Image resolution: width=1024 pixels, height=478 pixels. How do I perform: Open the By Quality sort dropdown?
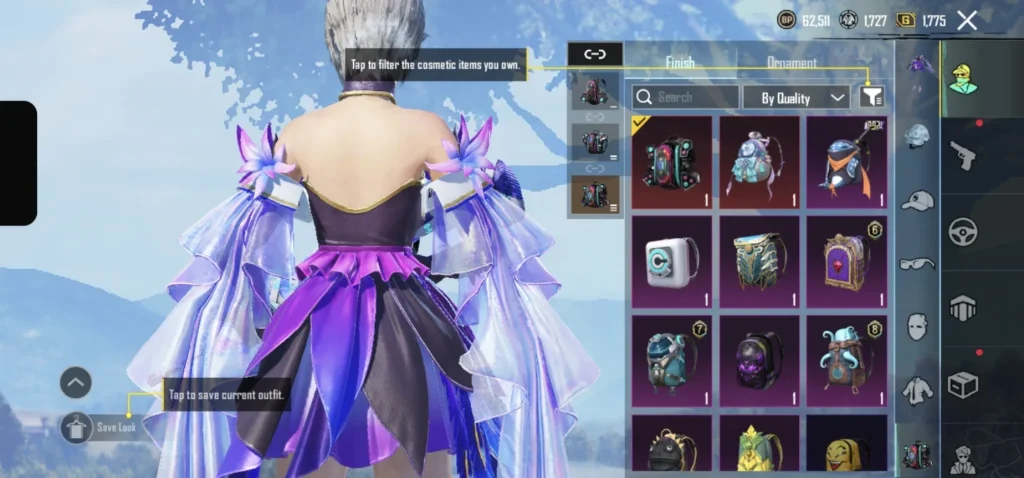point(796,97)
